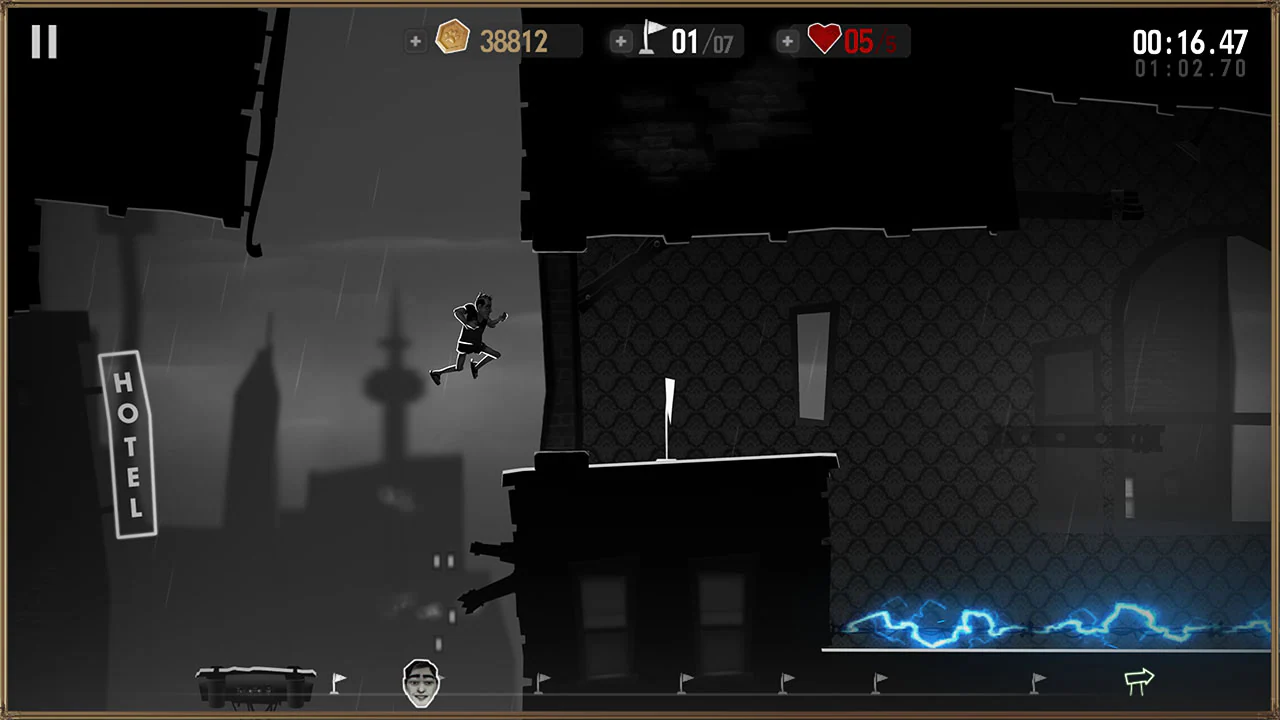Click the coin count 38812 label
The image size is (1280, 720).
(513, 41)
